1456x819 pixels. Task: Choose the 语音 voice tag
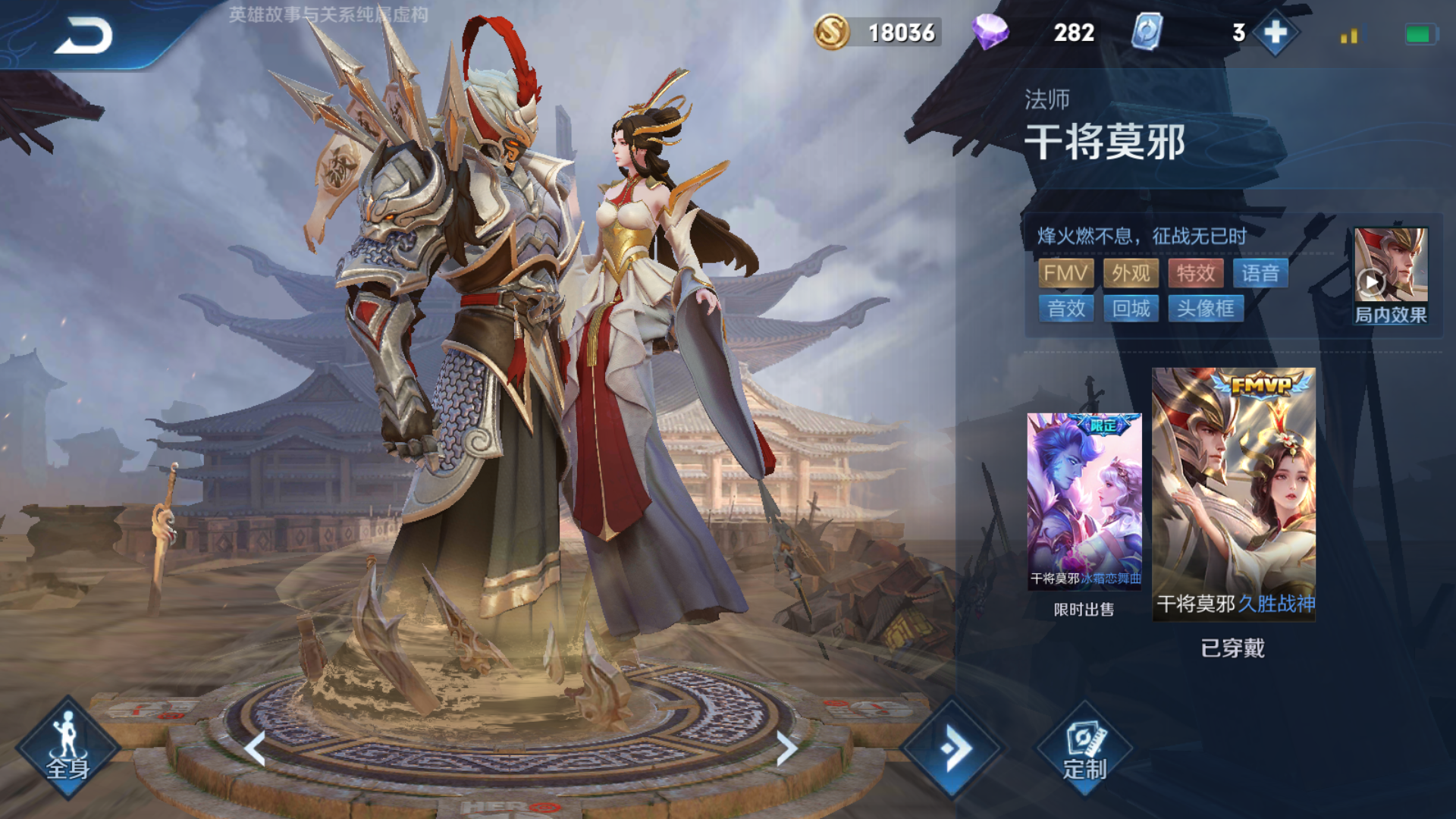coord(1260,273)
